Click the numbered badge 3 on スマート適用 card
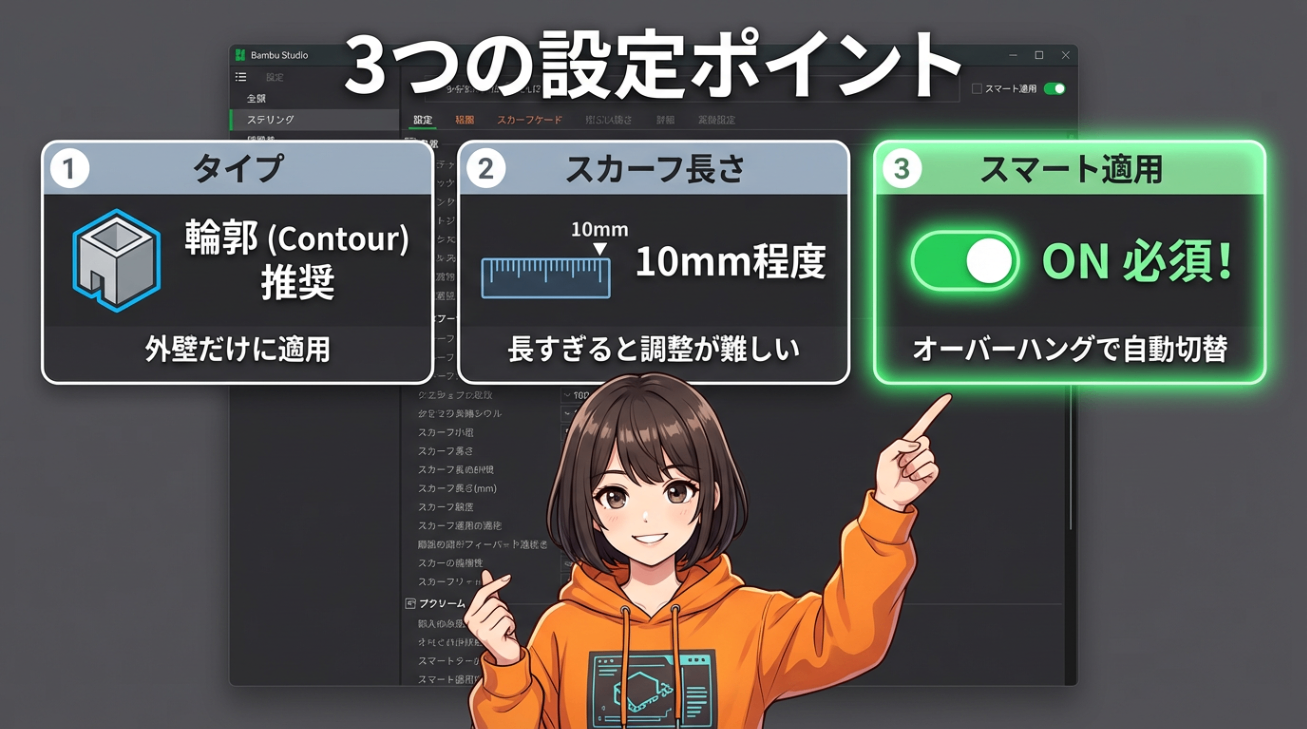Image resolution: width=1307 pixels, height=729 pixels. pyautogui.click(x=903, y=169)
